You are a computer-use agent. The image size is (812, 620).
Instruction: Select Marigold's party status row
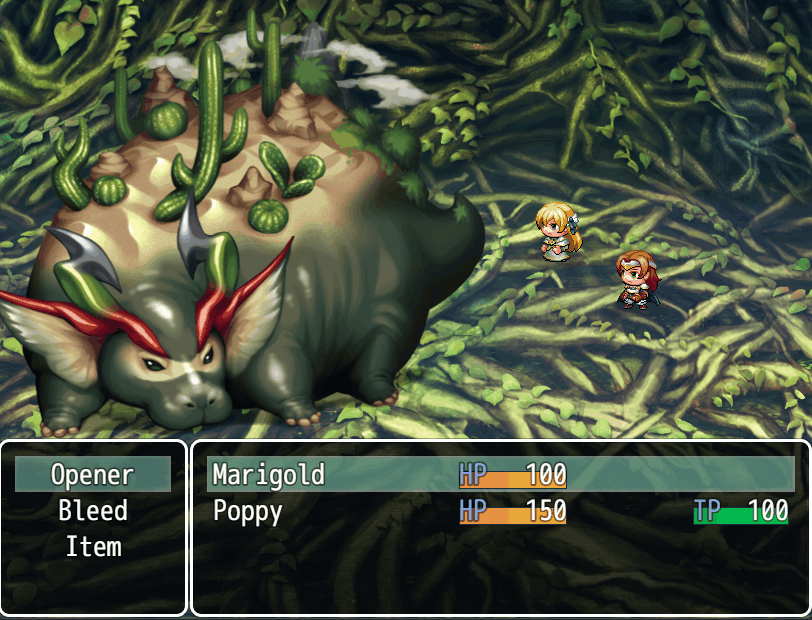click(x=500, y=474)
